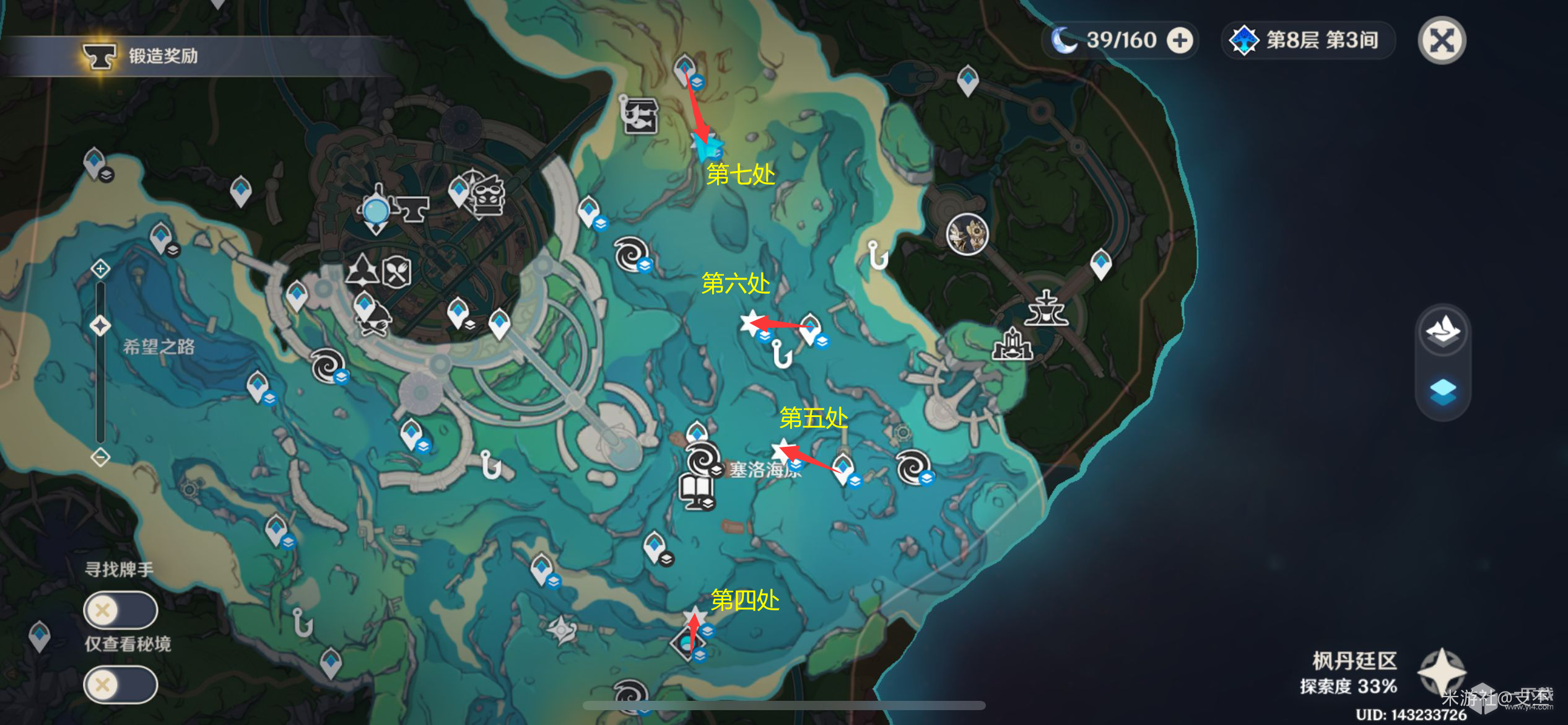Zoom in the map with plus button
1568x725 pixels.
coord(100,269)
